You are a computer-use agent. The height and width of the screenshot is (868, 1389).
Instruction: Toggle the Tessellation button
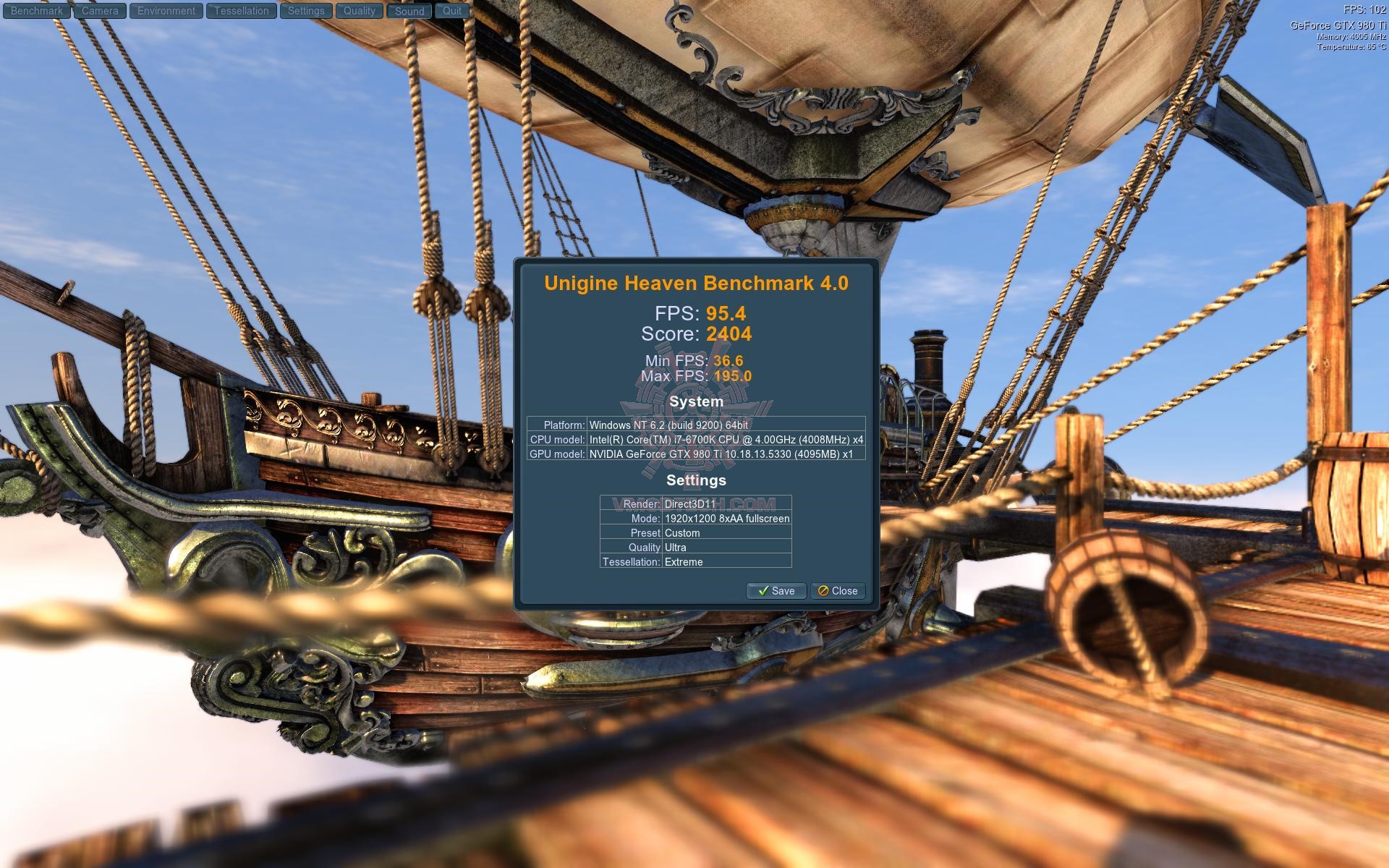click(x=241, y=11)
